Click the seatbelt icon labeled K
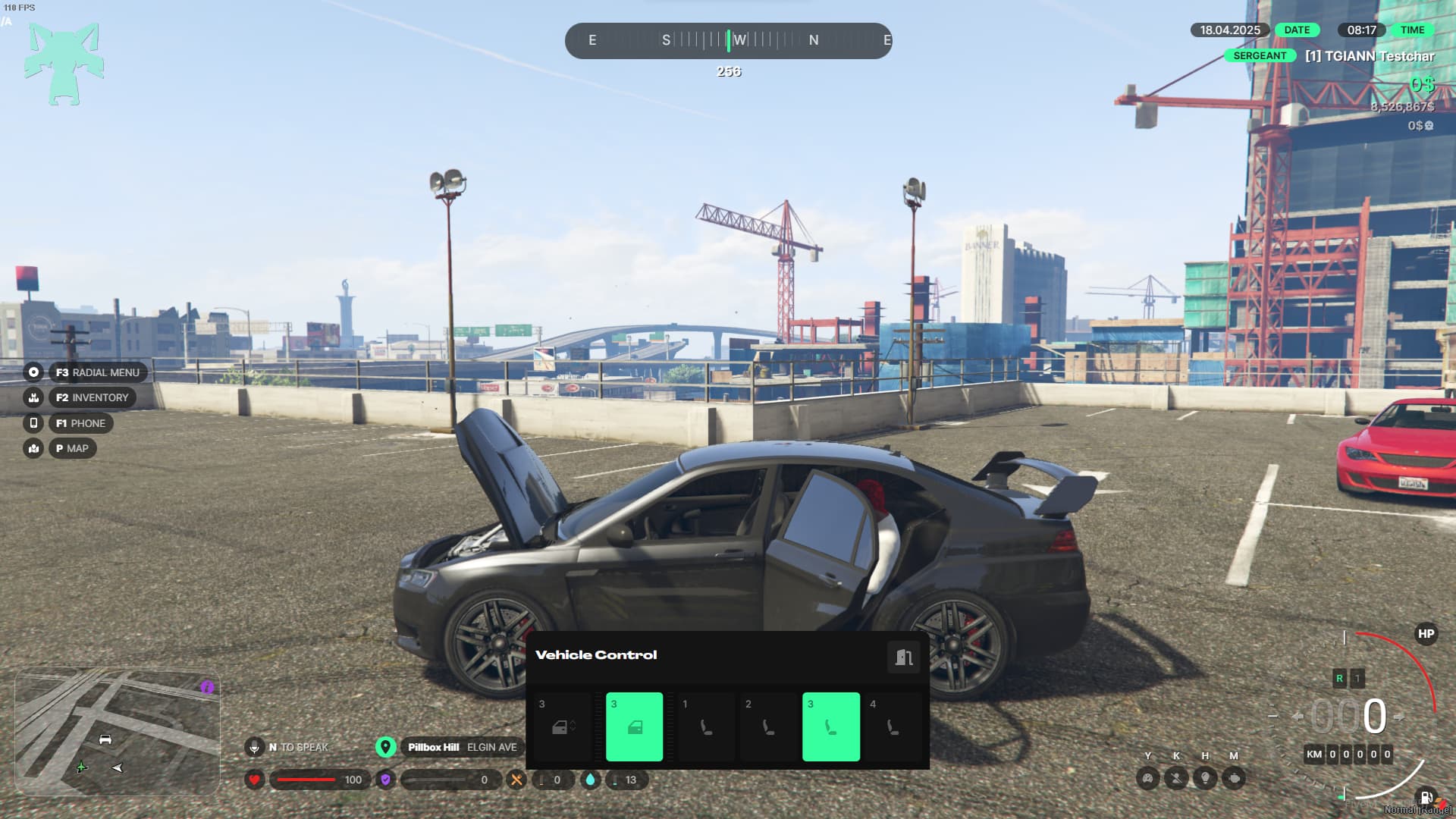Image resolution: width=1456 pixels, height=819 pixels. (x=1176, y=777)
